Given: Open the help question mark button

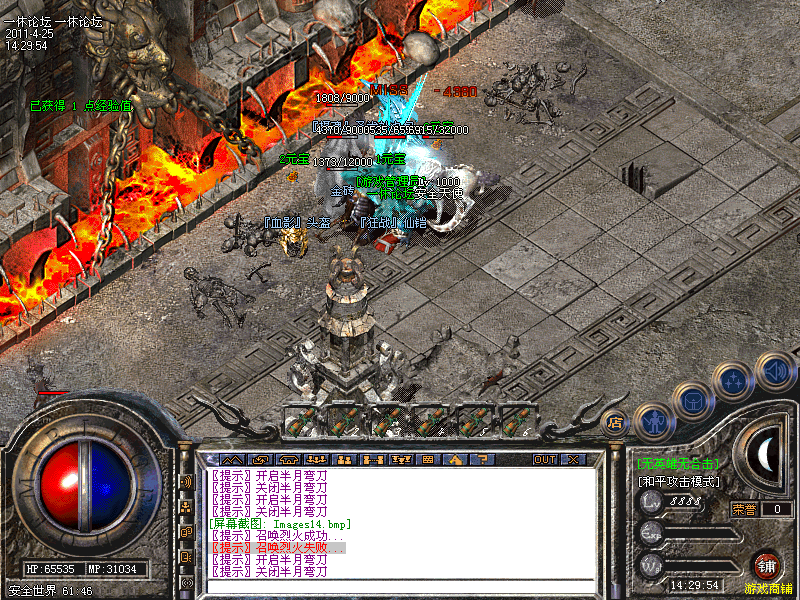Looking at the screenshot, I should tap(484, 459).
